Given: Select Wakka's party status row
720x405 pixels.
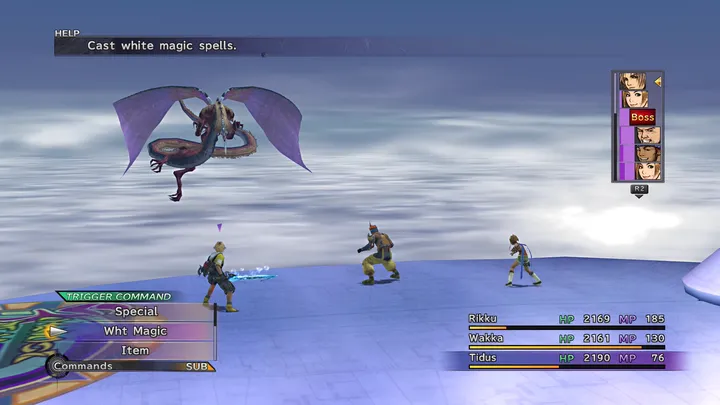Looking at the screenshot, I should coord(565,339).
